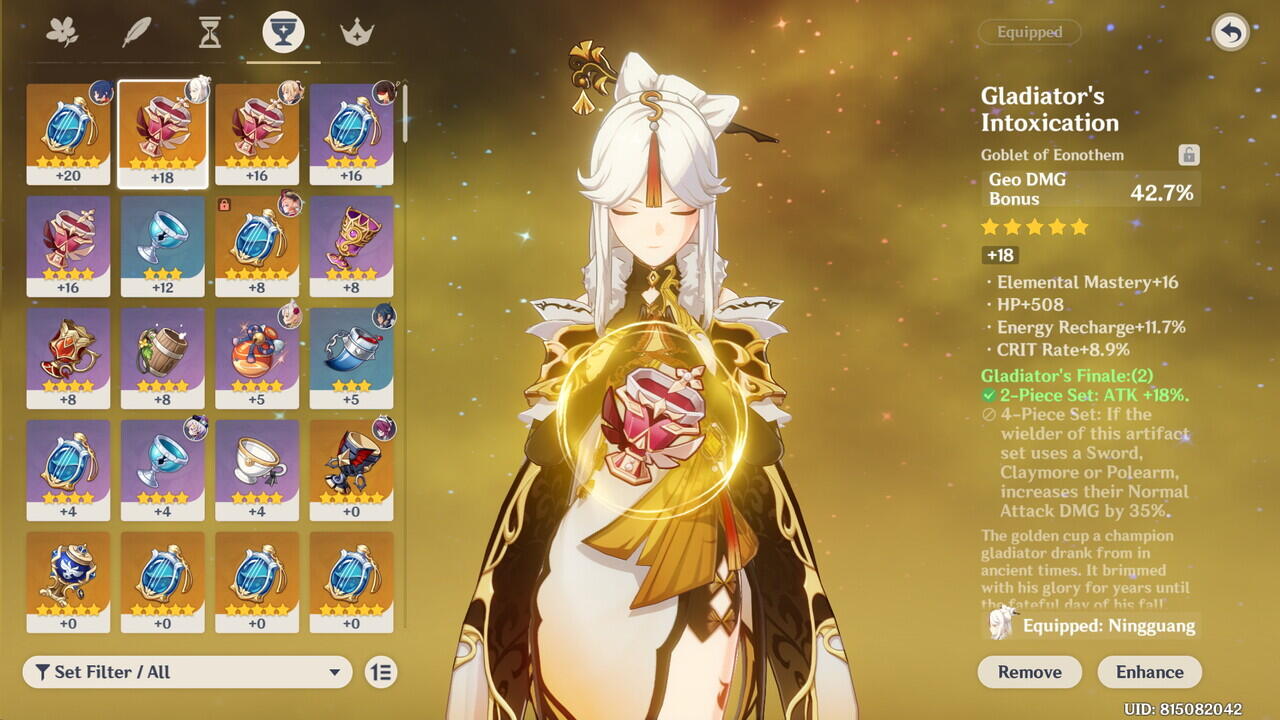Select the +18 Gladiator's Intoxication goblet
The height and width of the screenshot is (720, 1280).
[163, 134]
